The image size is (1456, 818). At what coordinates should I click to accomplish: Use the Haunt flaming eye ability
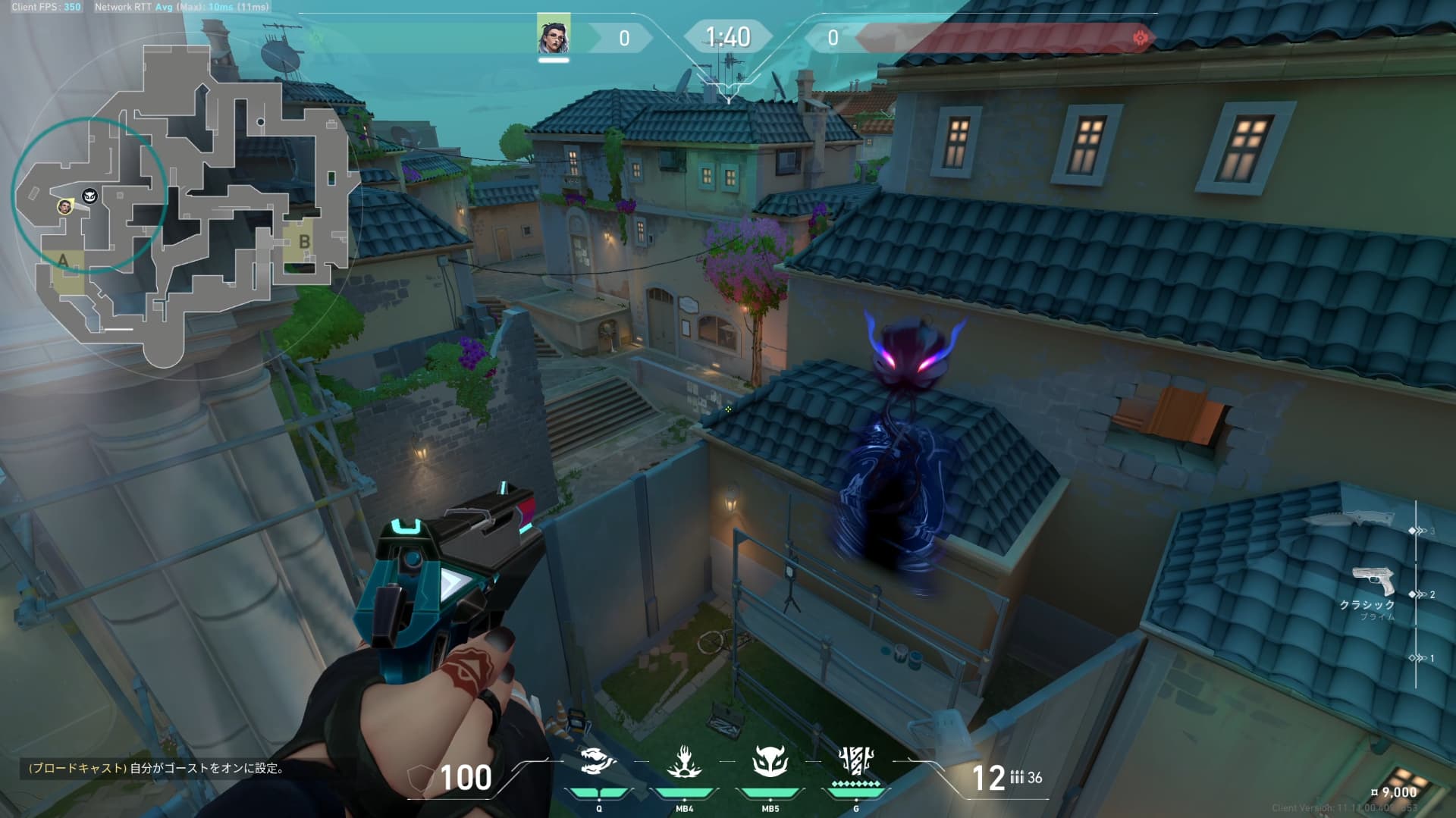[684, 762]
